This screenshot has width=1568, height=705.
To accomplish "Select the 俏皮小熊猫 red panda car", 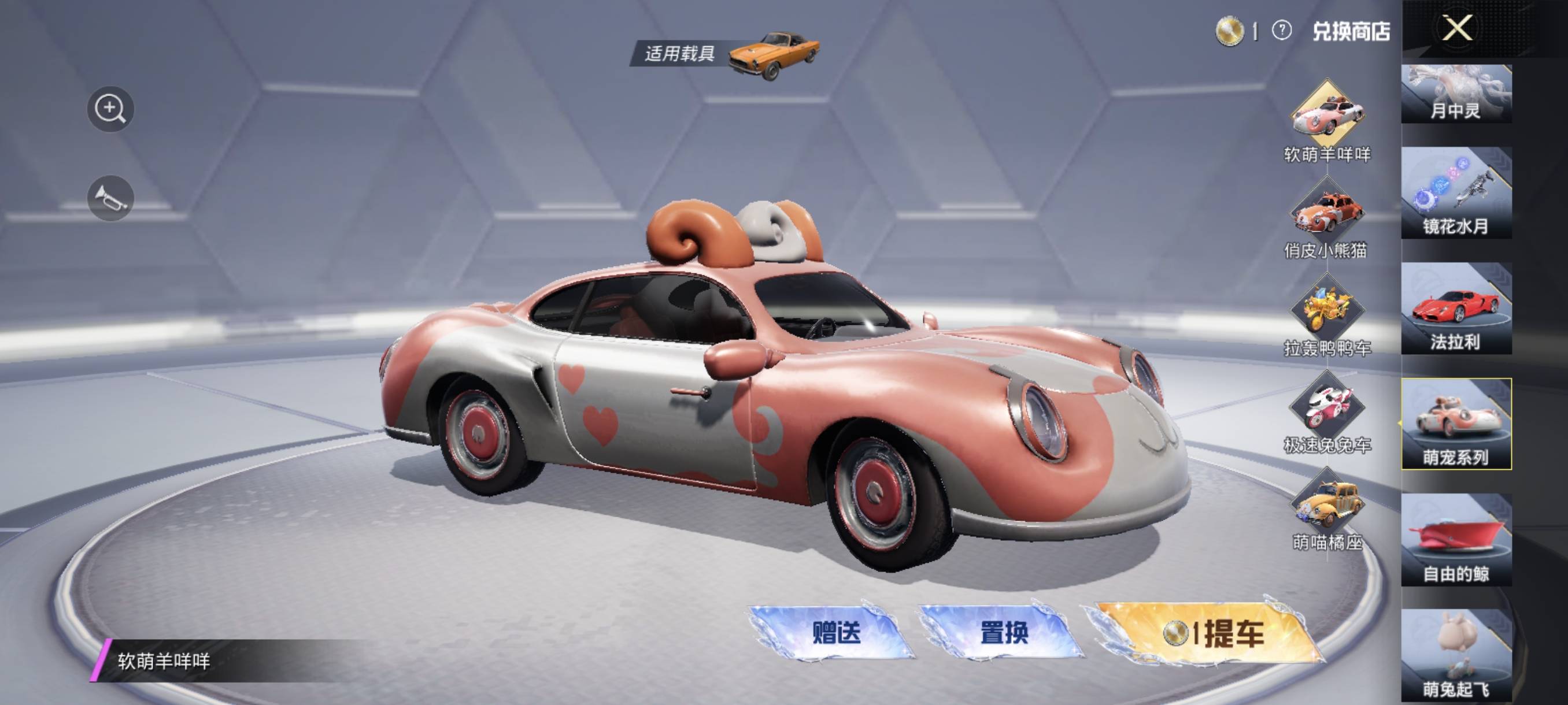I will point(1327,213).
